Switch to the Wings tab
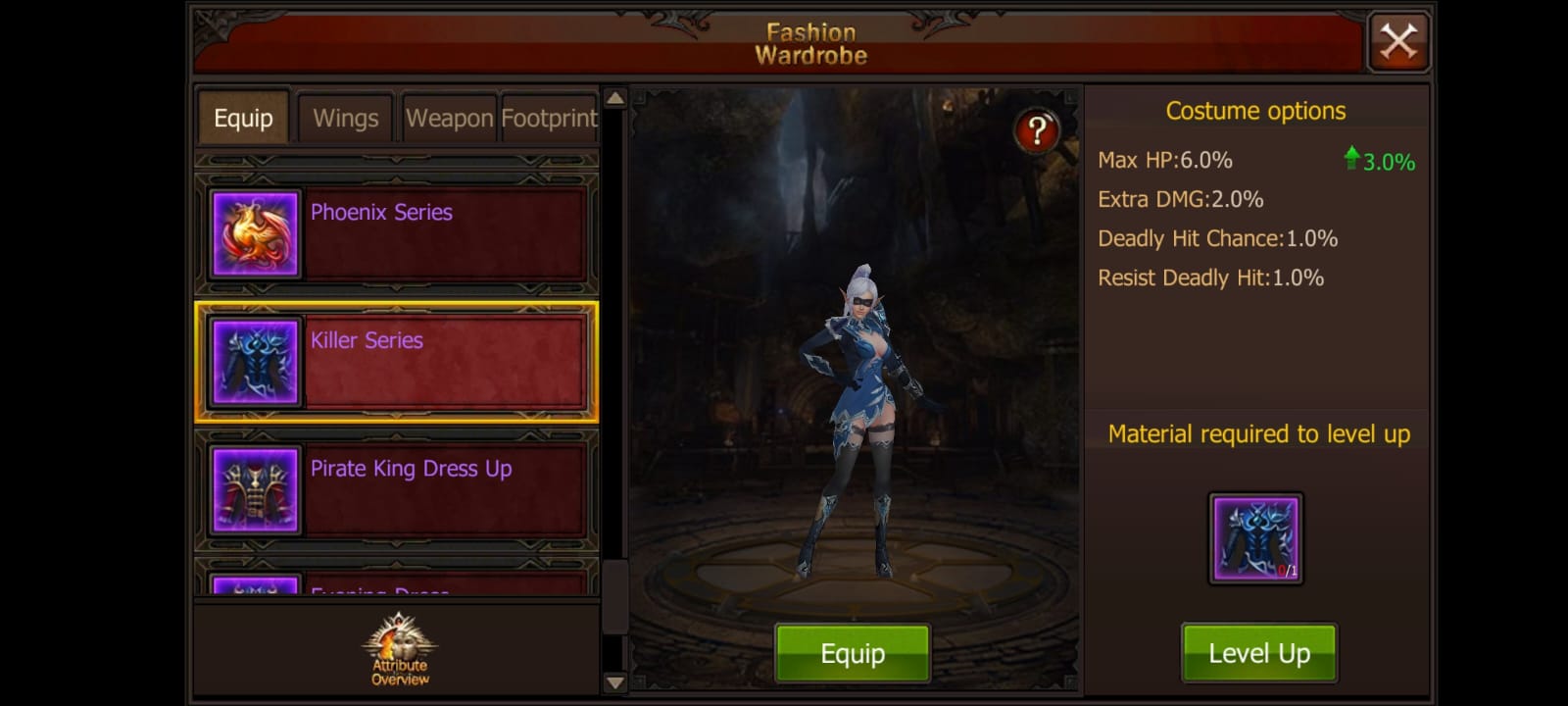Viewport: 1568px width, 706px height. 345,118
